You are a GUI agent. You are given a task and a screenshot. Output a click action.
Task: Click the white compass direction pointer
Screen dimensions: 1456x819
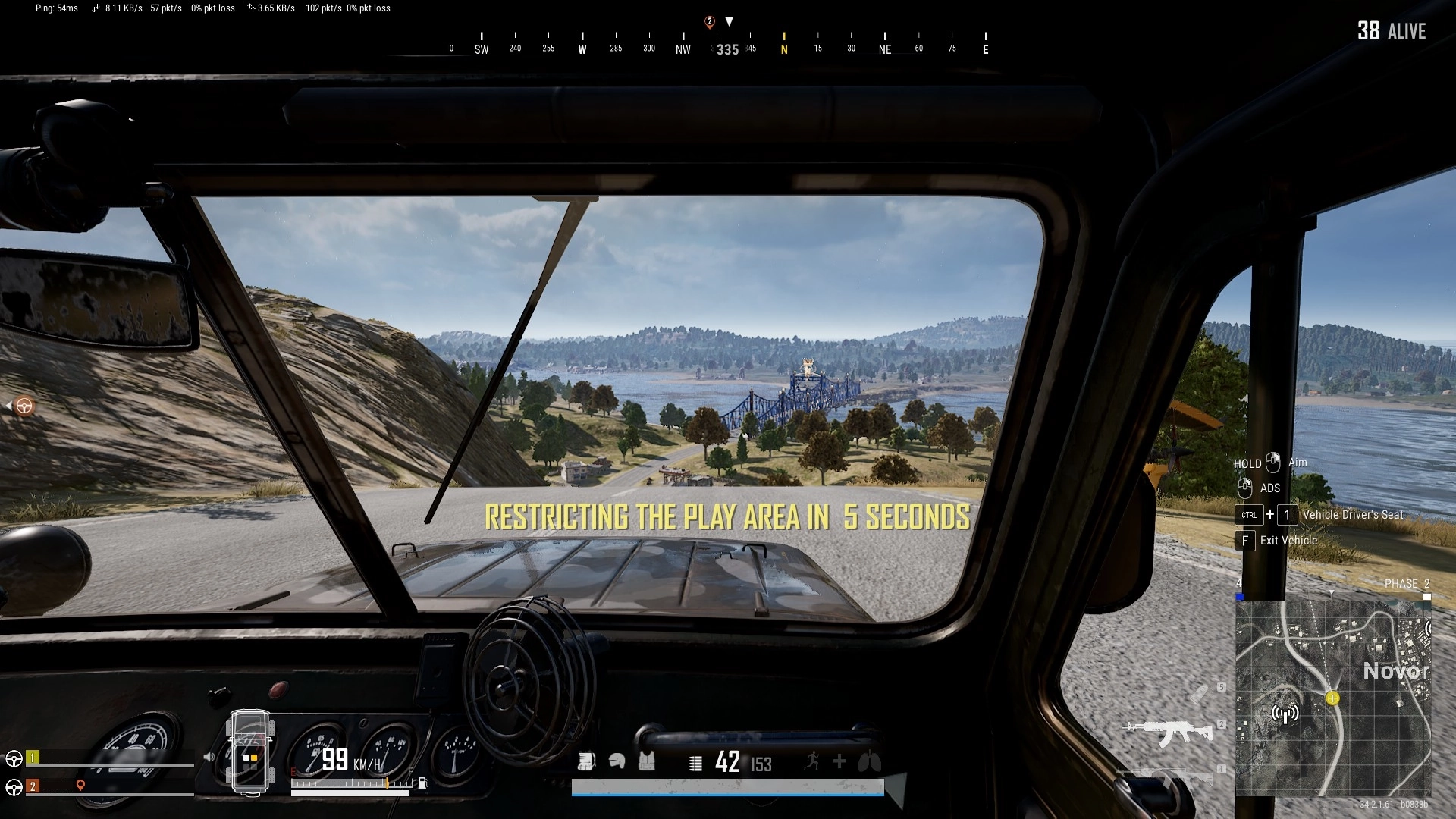point(728,23)
